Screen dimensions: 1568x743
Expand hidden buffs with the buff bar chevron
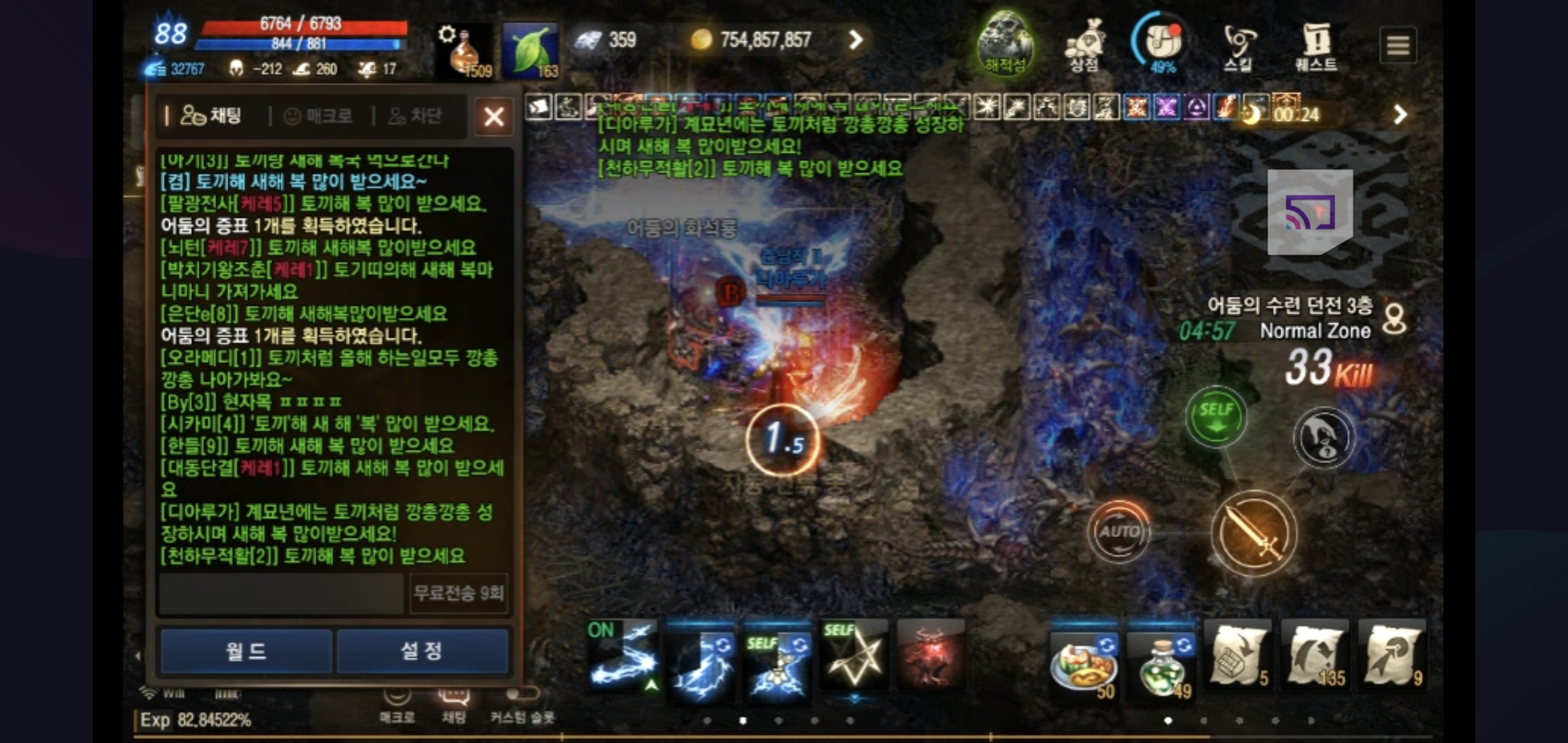[1400, 115]
